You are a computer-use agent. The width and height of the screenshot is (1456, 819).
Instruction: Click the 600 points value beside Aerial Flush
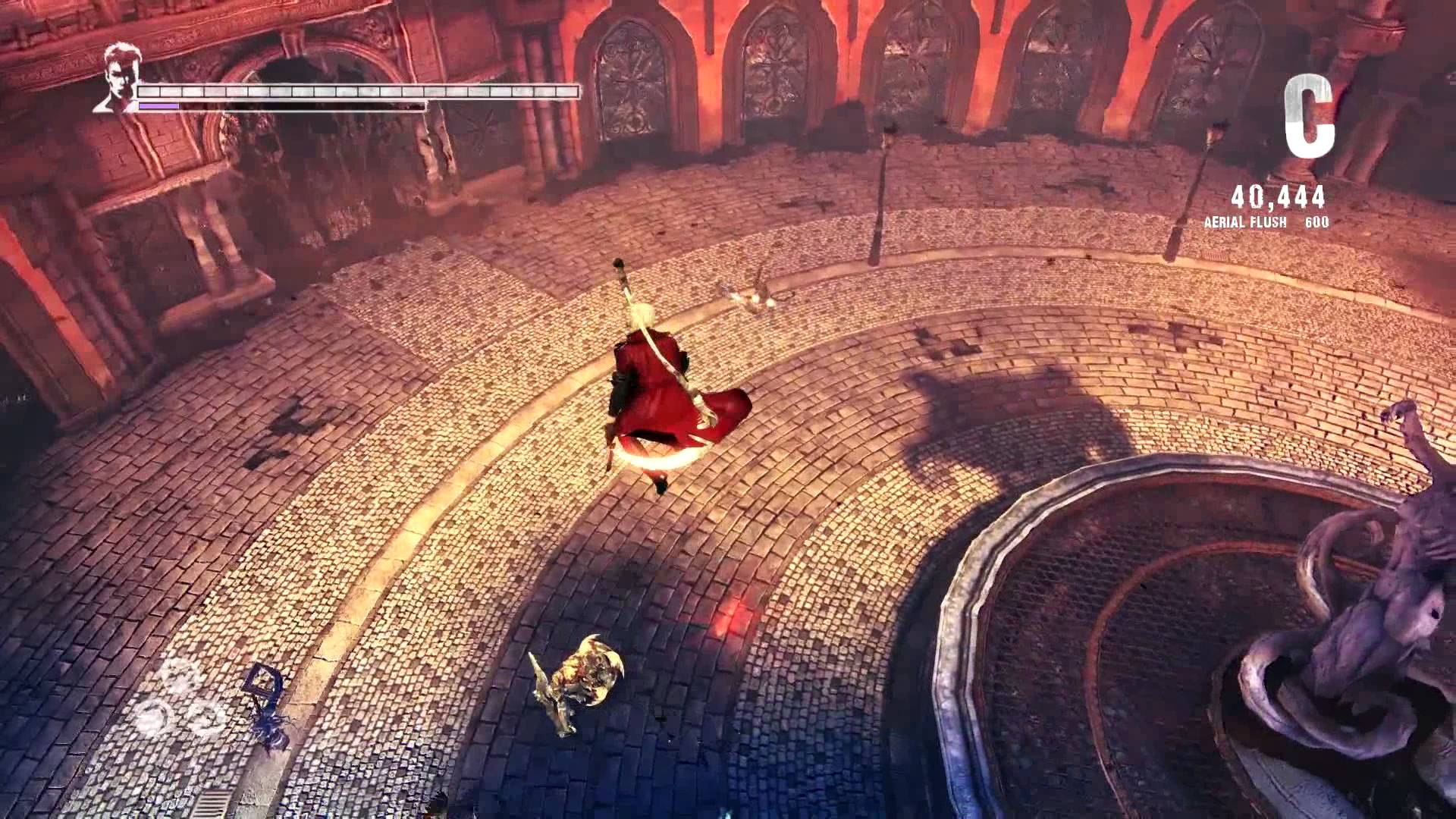[1319, 224]
